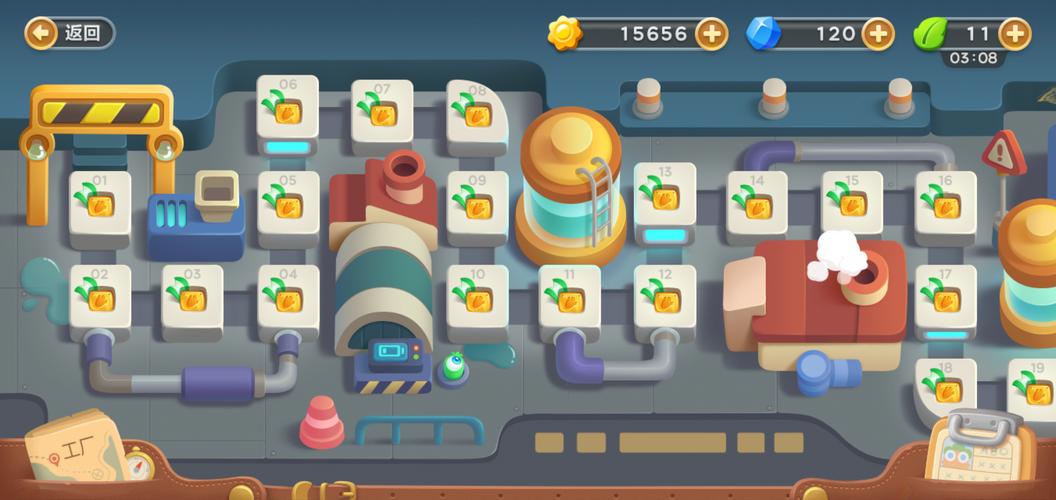This screenshot has width=1056, height=500.
Task: Buy more blue gems with plus button
Action: [x=877, y=33]
